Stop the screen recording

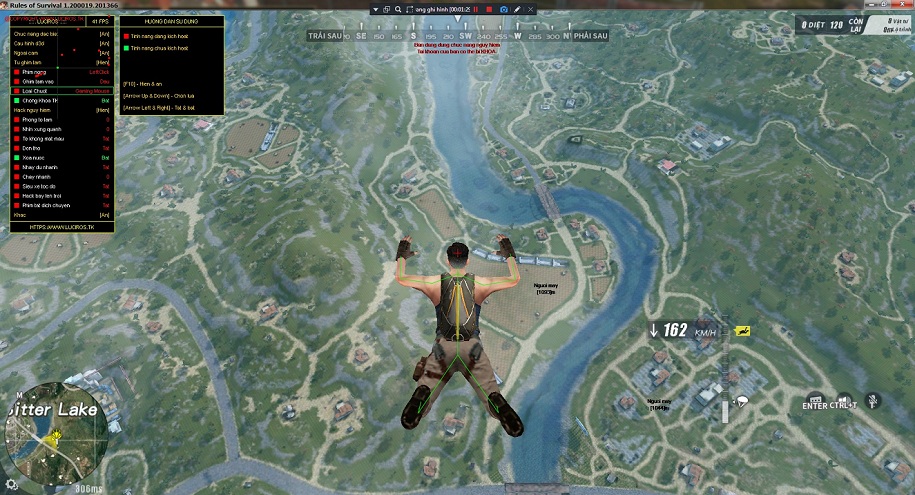[488, 9]
